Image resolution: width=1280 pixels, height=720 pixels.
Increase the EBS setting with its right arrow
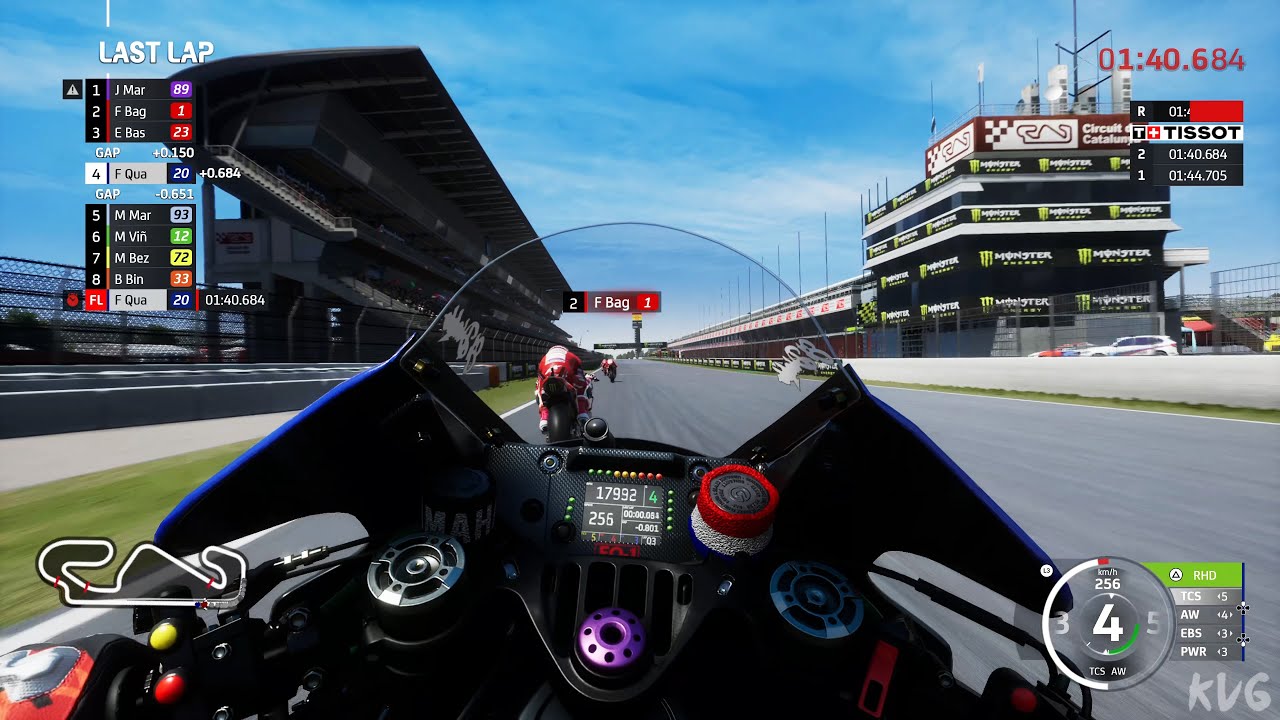(x=1232, y=633)
